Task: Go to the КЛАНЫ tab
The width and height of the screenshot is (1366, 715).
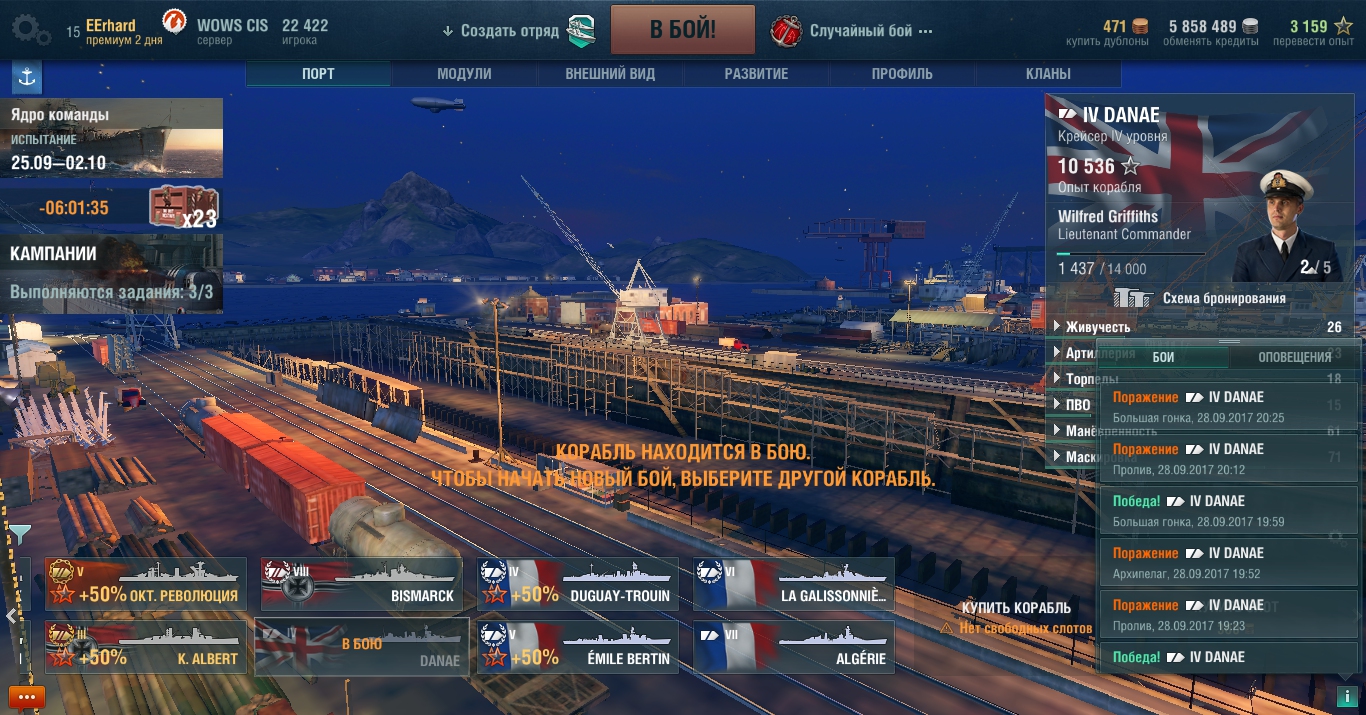Action: pos(1048,74)
